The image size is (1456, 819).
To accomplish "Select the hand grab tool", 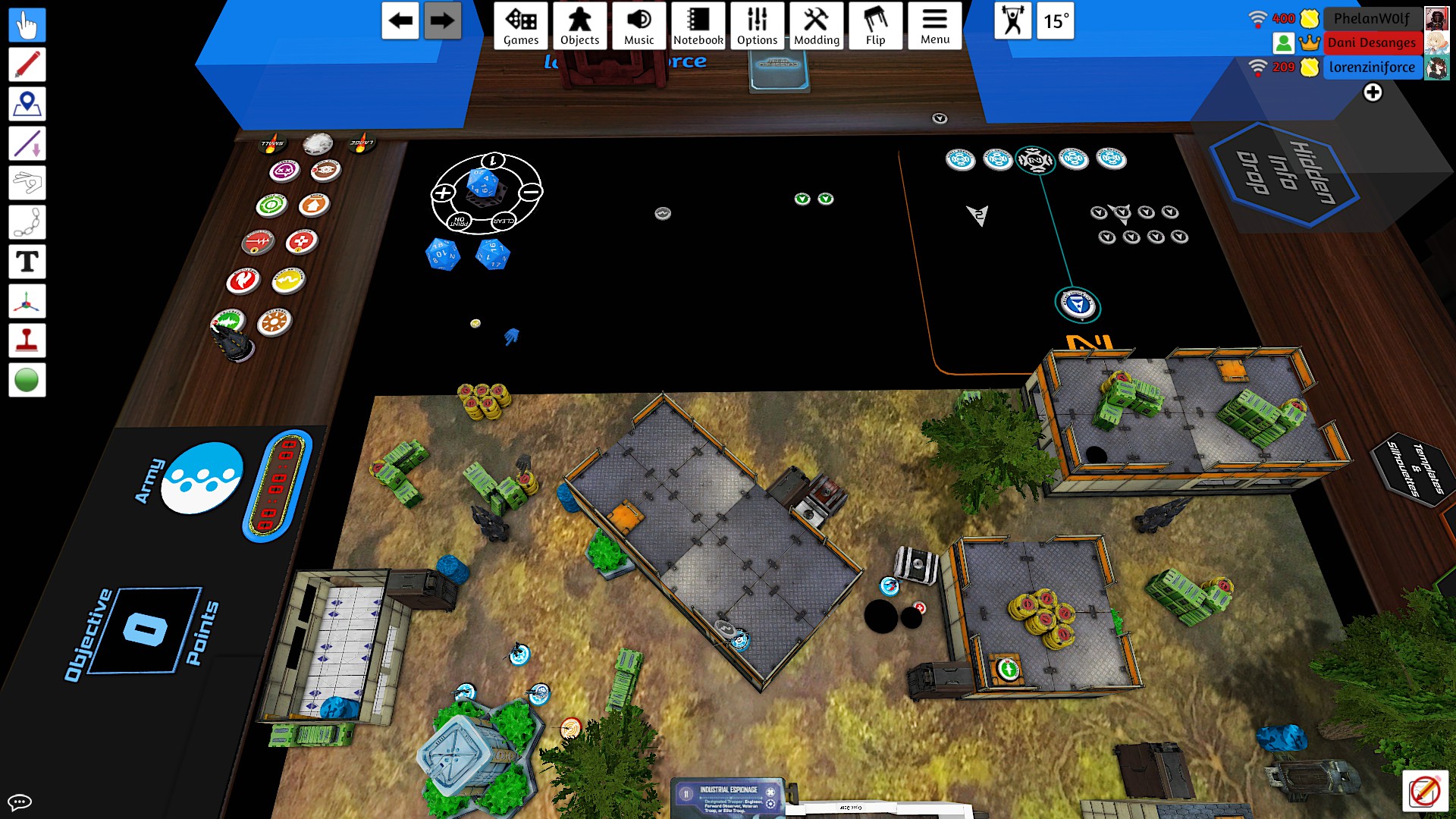I will click(x=27, y=25).
